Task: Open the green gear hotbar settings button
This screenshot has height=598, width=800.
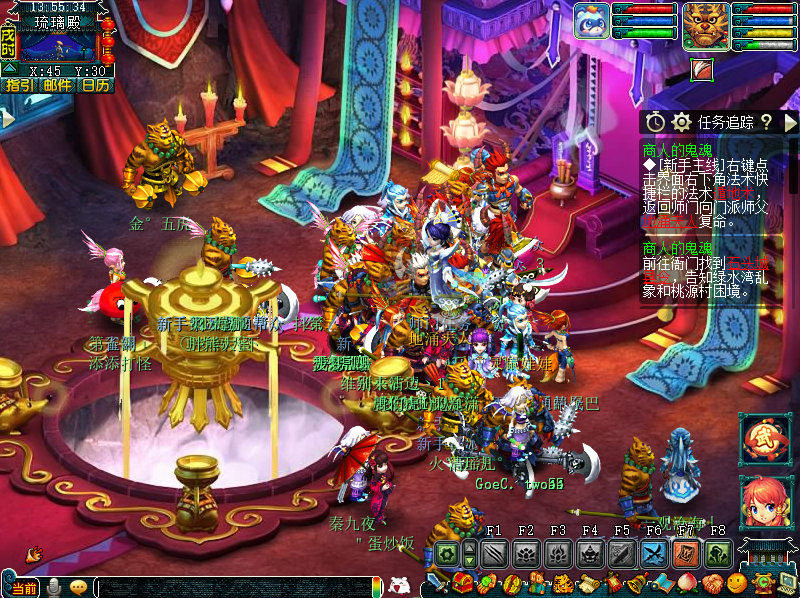Action: click(x=447, y=554)
